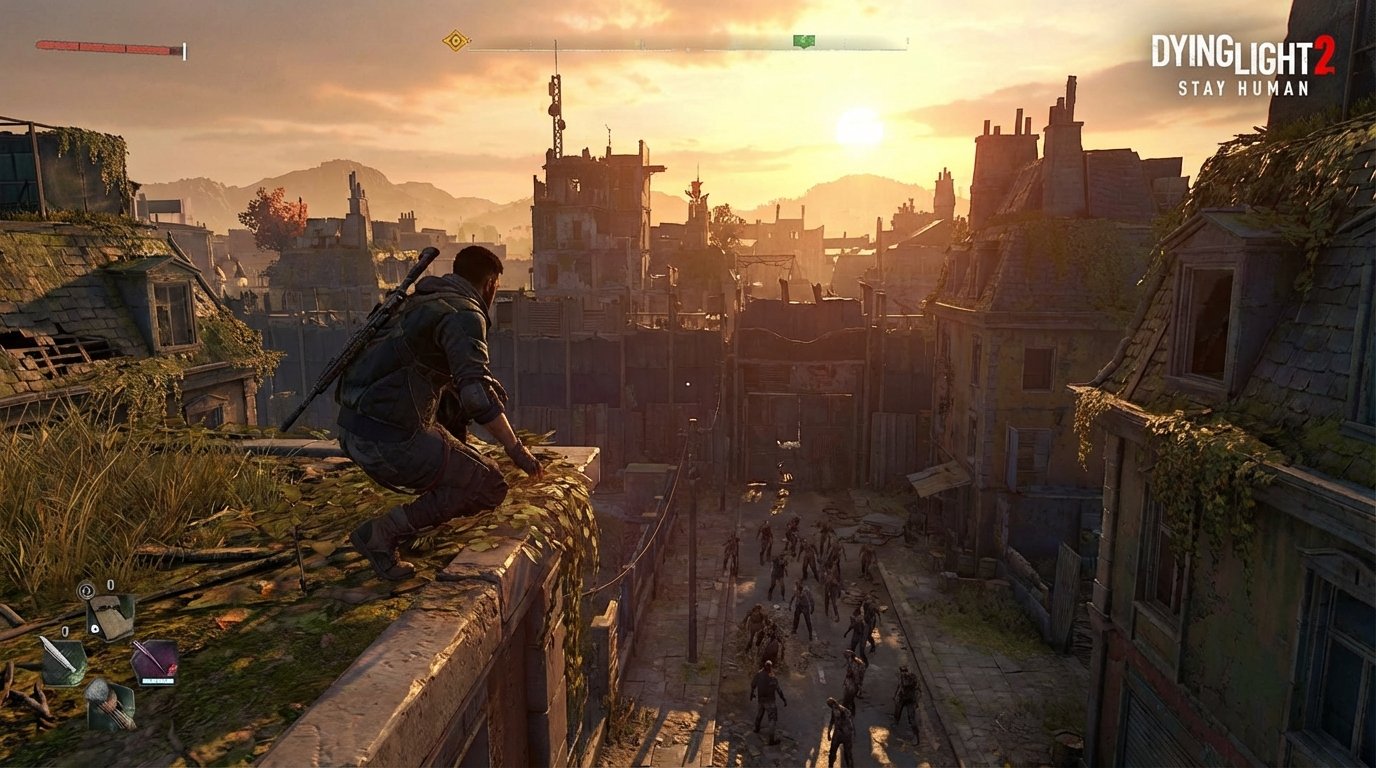Click the ammo counter above the weapon slot
This screenshot has width=1376, height=768.
pos(110,586)
